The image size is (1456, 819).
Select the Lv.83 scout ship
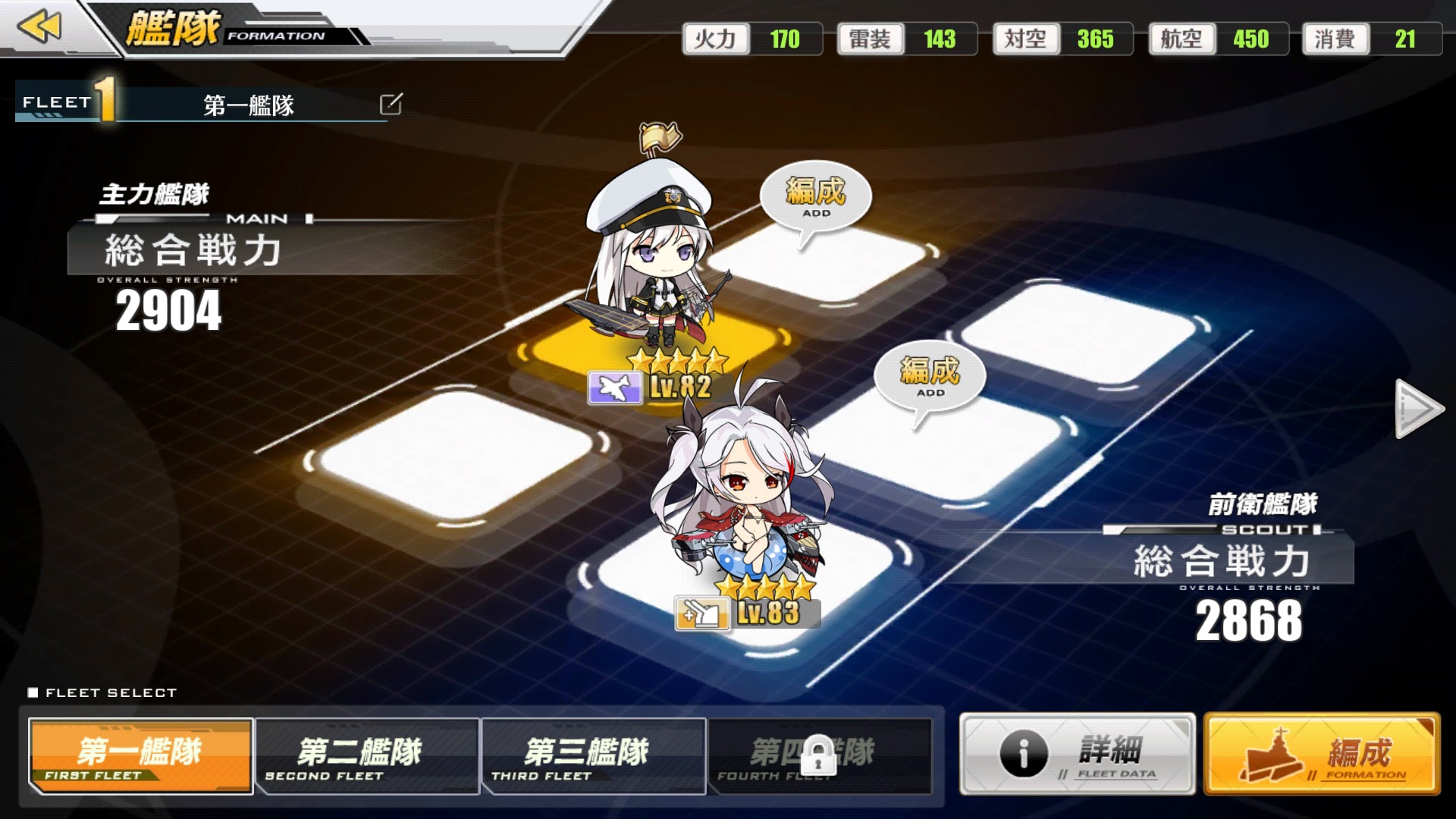pos(739,500)
